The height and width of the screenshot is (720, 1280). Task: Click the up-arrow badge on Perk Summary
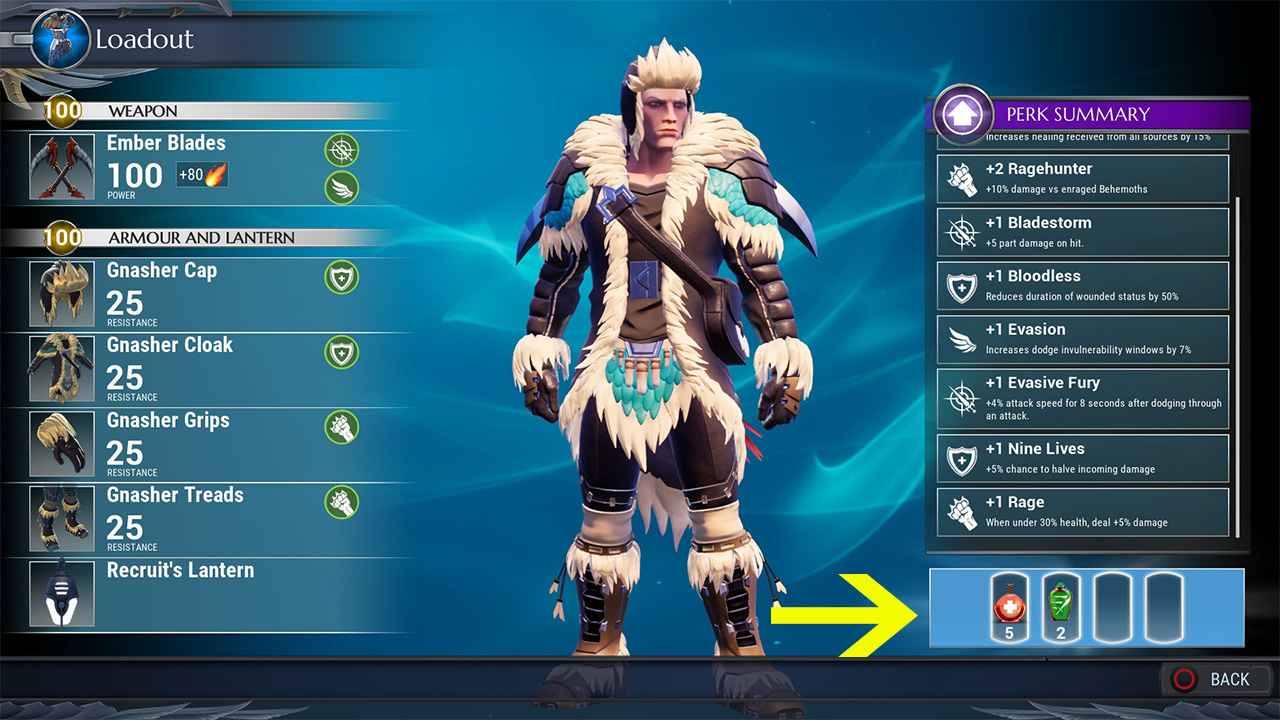point(961,113)
